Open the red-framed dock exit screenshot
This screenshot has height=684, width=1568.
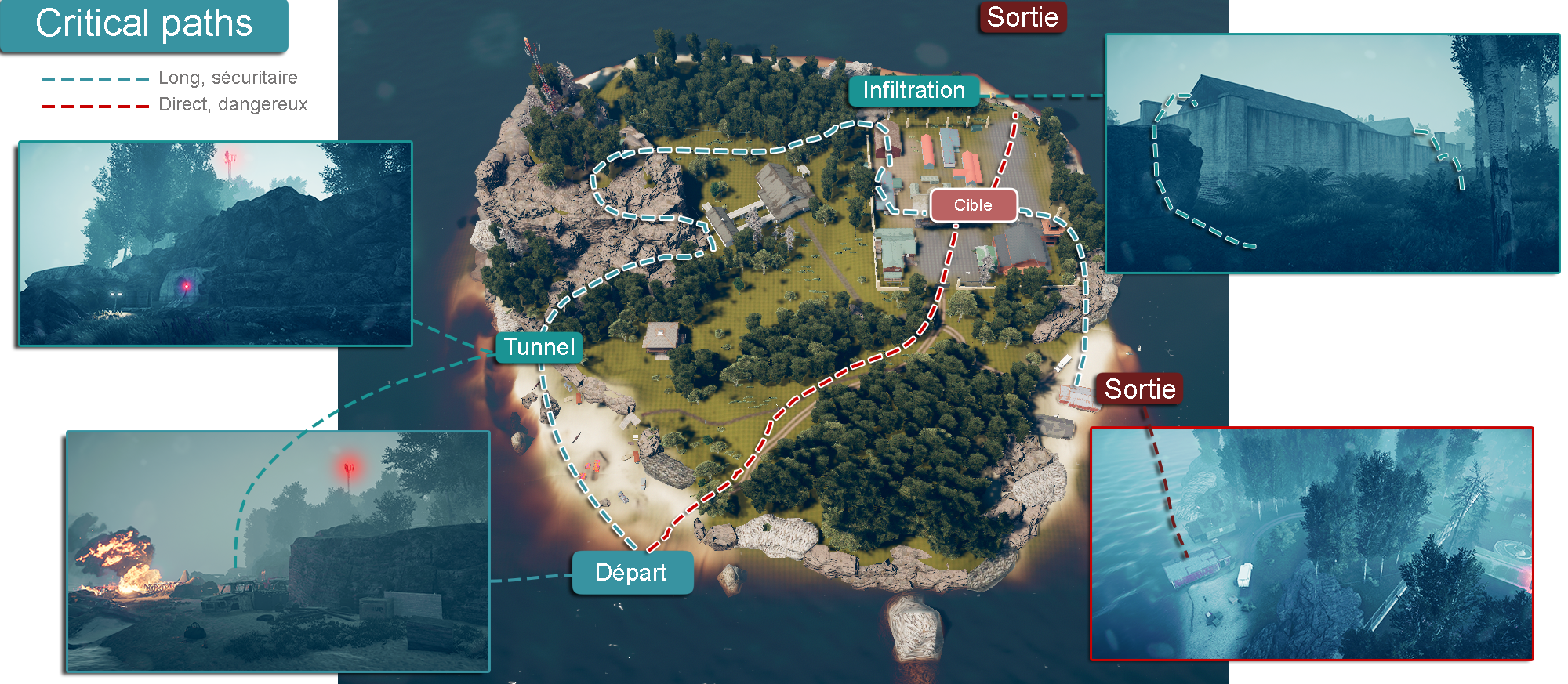pos(1311,544)
